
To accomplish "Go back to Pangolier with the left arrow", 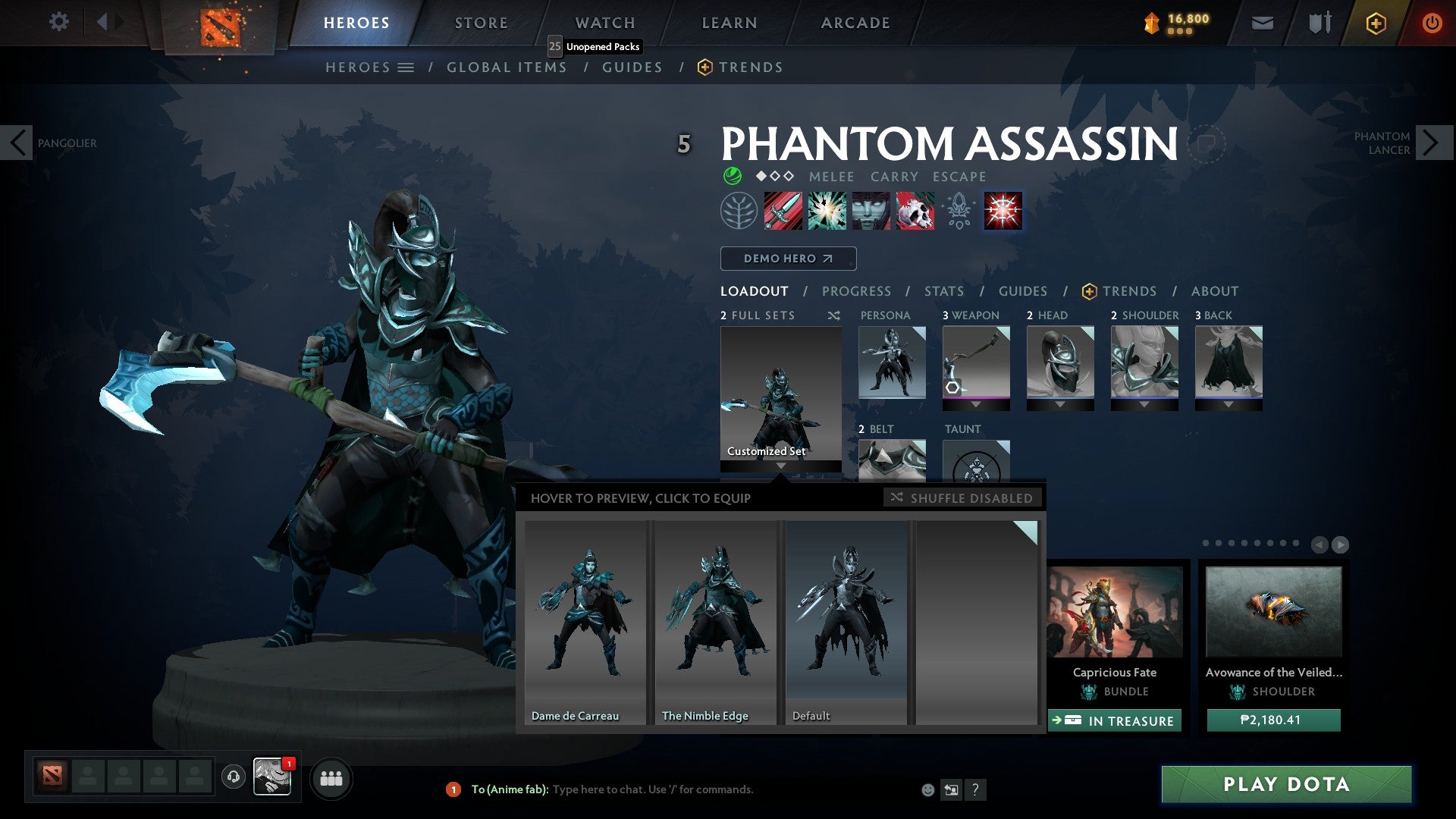I will [x=17, y=142].
